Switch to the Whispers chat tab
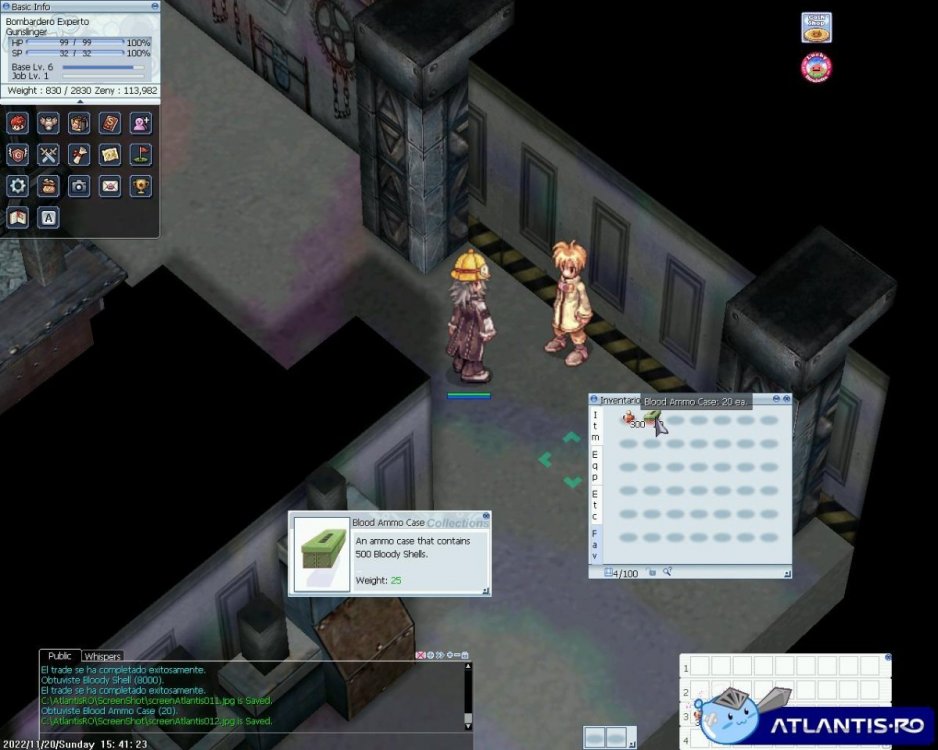Image resolution: width=938 pixels, height=750 pixels. (102, 657)
